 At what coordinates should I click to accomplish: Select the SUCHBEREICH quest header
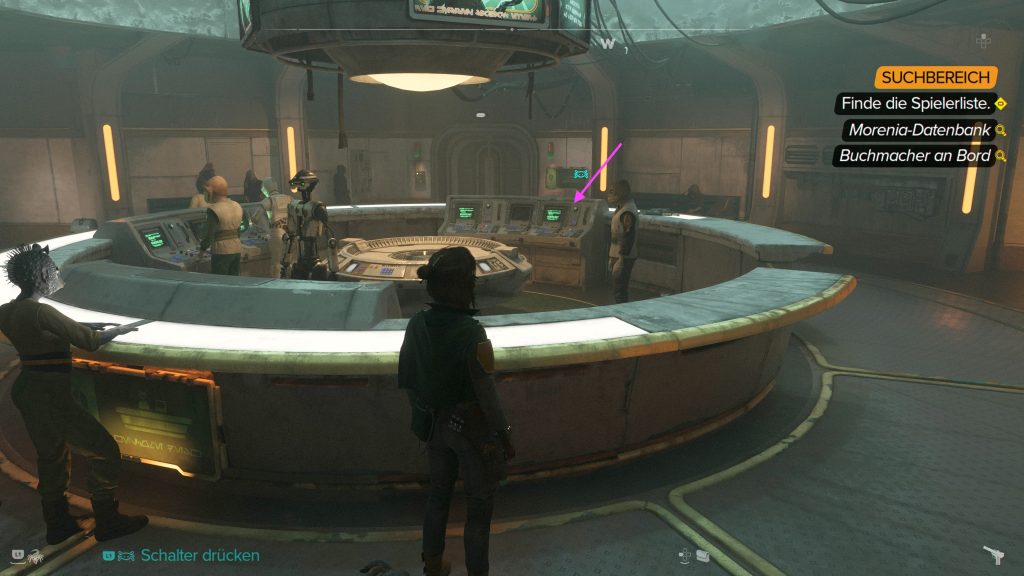935,78
